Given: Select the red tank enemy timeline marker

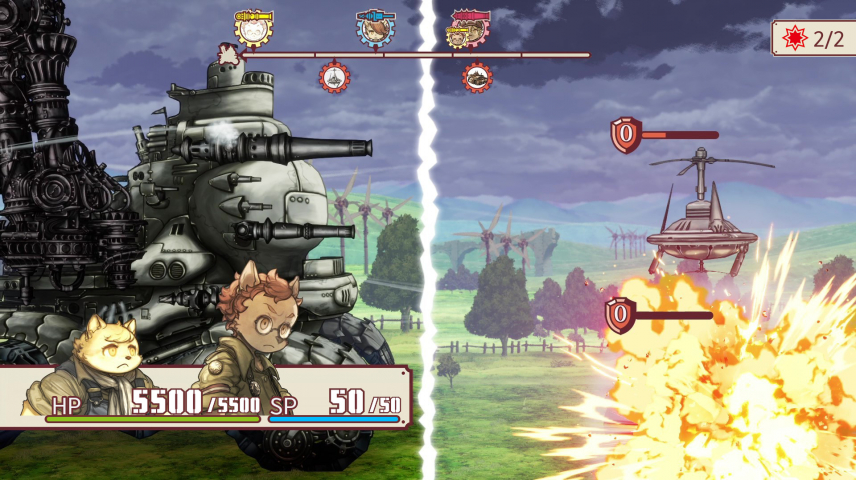Looking at the screenshot, I should [x=477, y=76].
